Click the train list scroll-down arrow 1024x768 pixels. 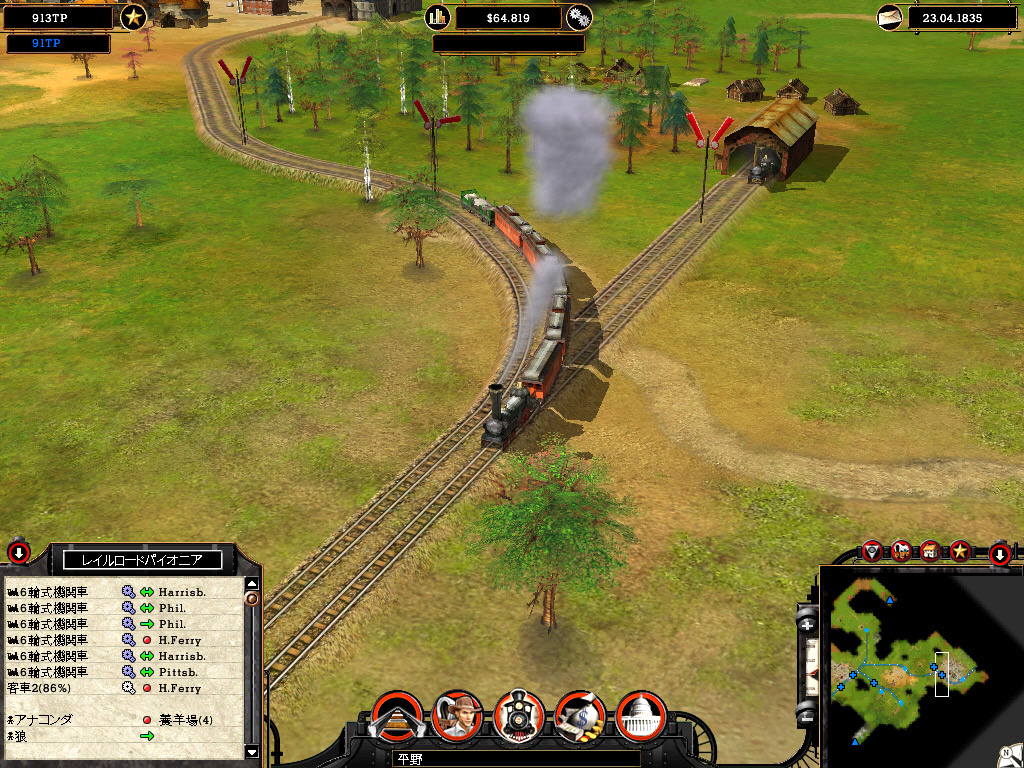[252, 752]
